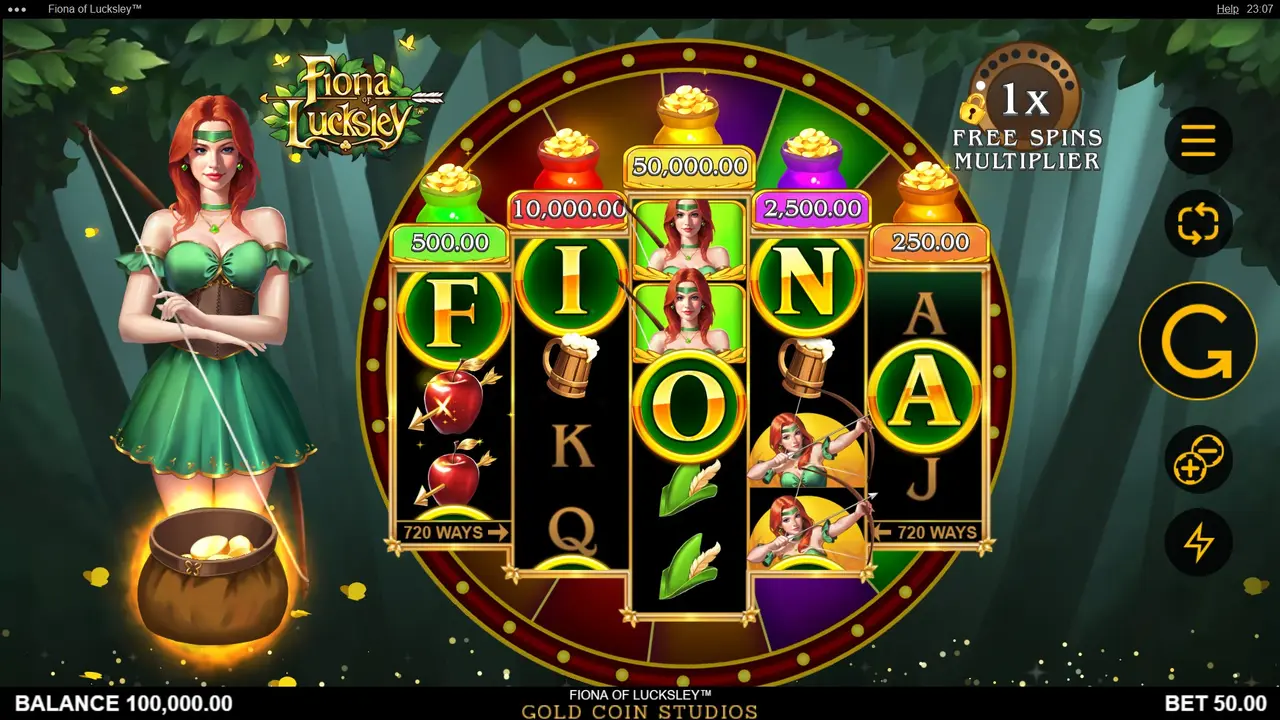Open autoplay with the circular arrows icon
This screenshot has width=1280, height=720.
click(1197, 224)
